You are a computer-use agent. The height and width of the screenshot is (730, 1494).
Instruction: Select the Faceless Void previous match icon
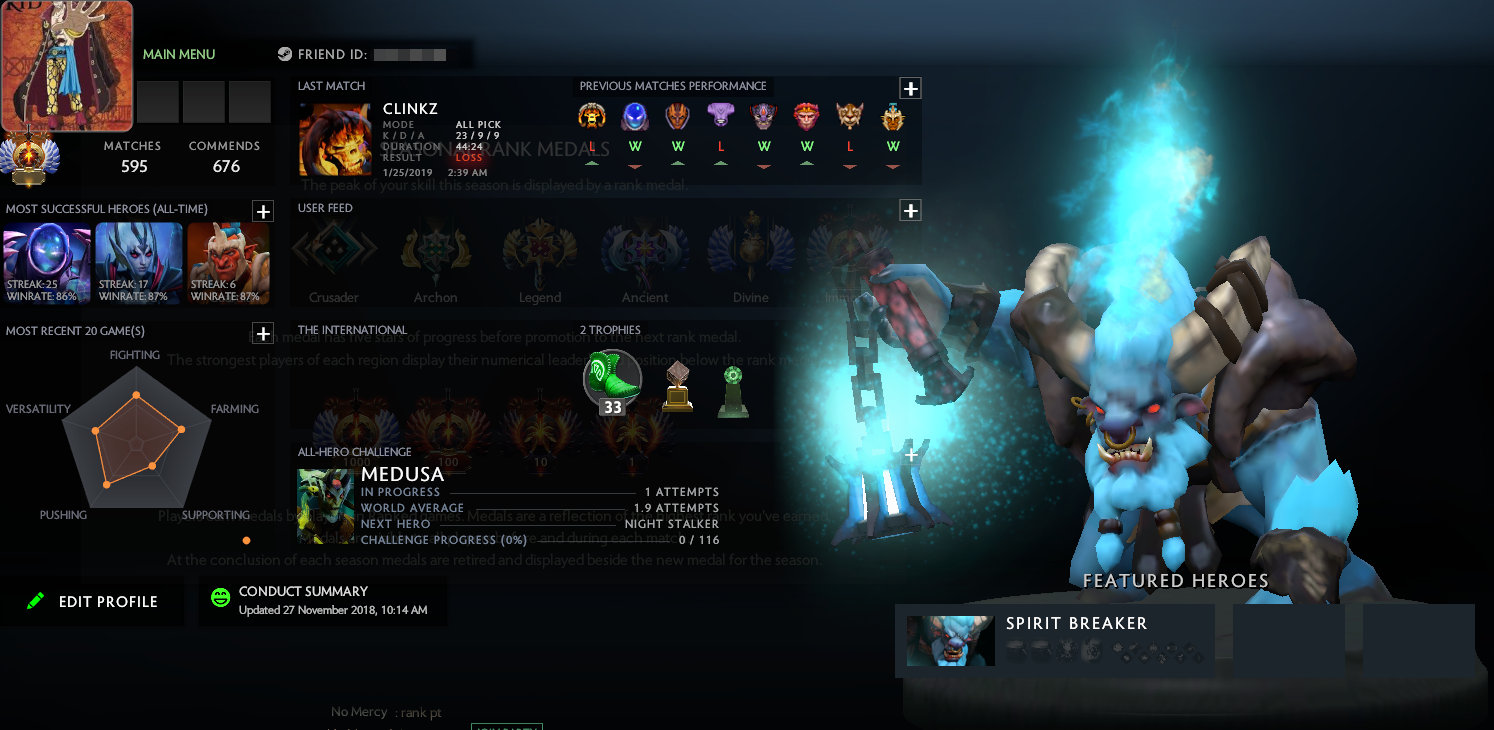[720, 116]
